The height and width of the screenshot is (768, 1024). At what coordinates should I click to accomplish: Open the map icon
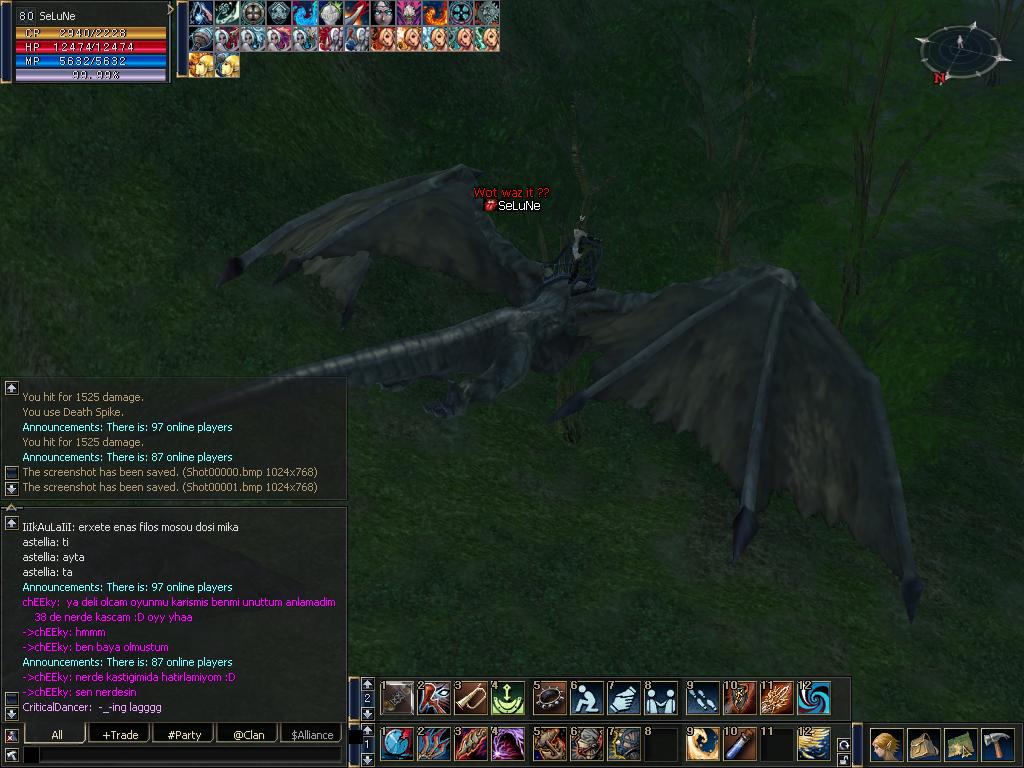[x=961, y=745]
